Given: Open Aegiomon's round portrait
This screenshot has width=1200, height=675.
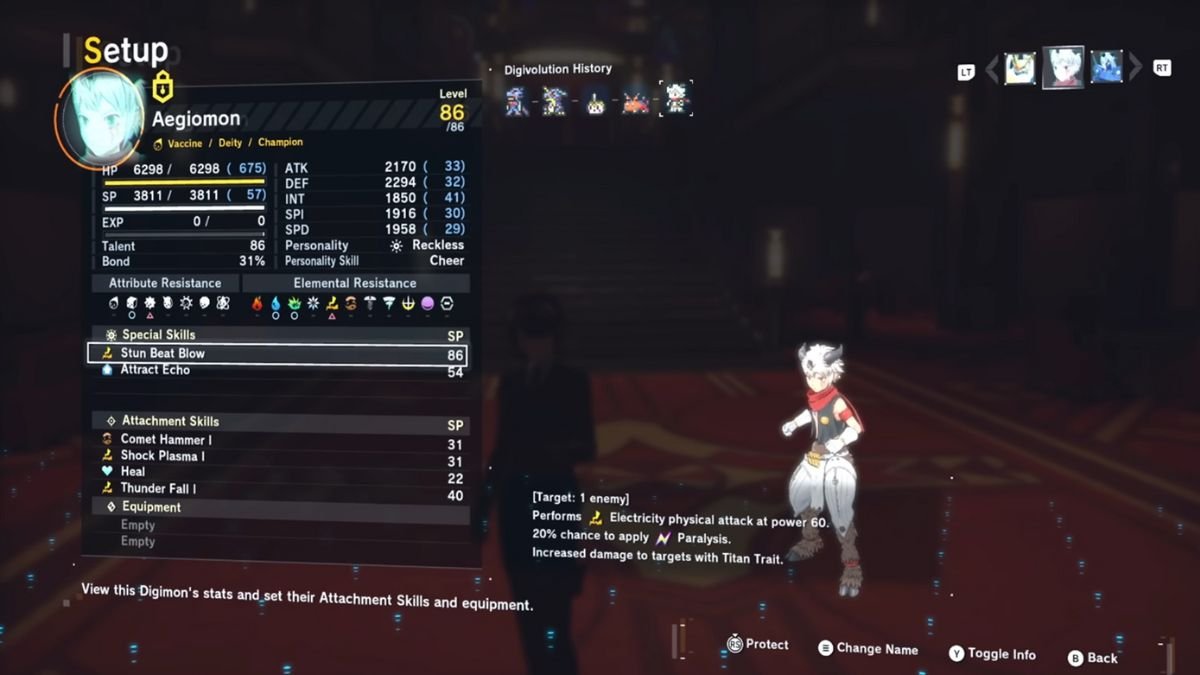Looking at the screenshot, I should 99,118.
